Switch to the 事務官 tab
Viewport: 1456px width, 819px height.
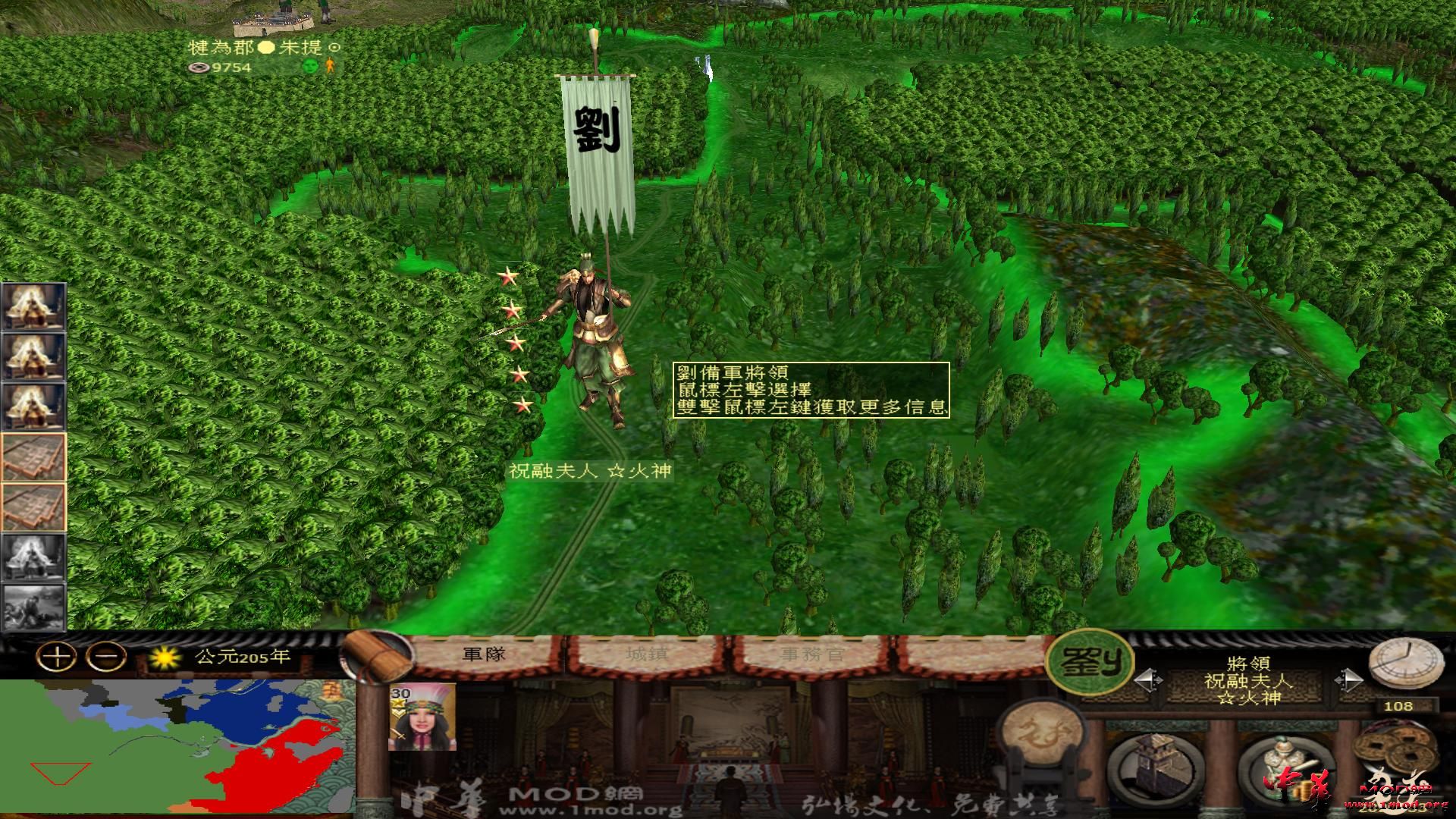click(811, 657)
